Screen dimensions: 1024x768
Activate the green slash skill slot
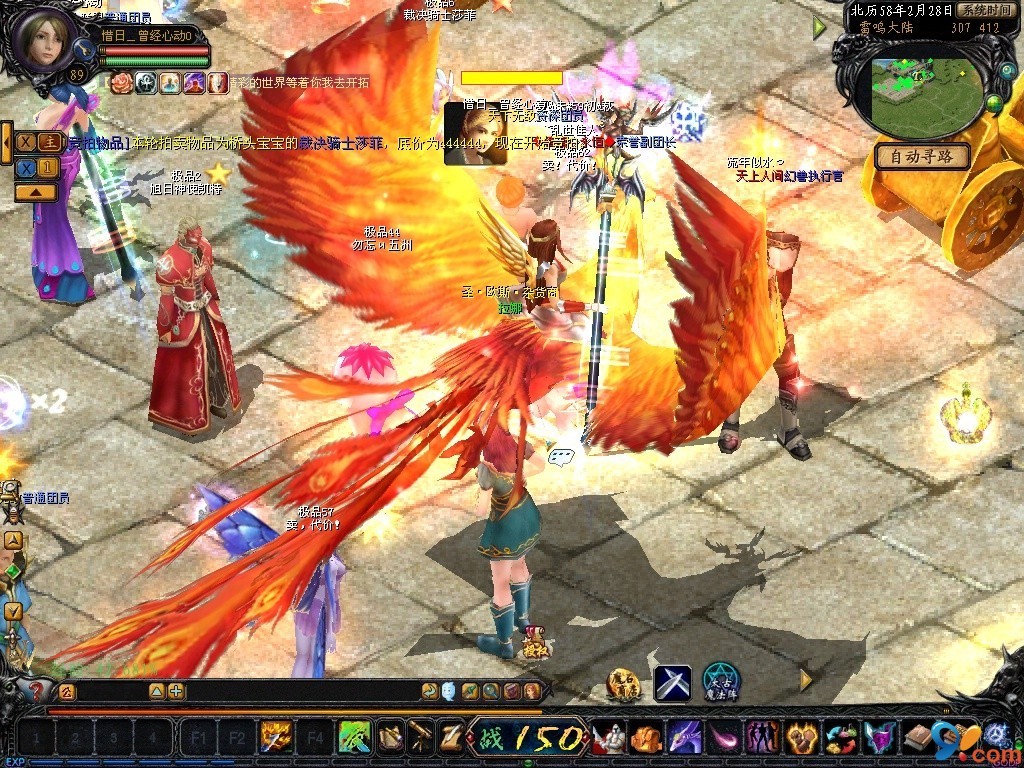(x=355, y=738)
